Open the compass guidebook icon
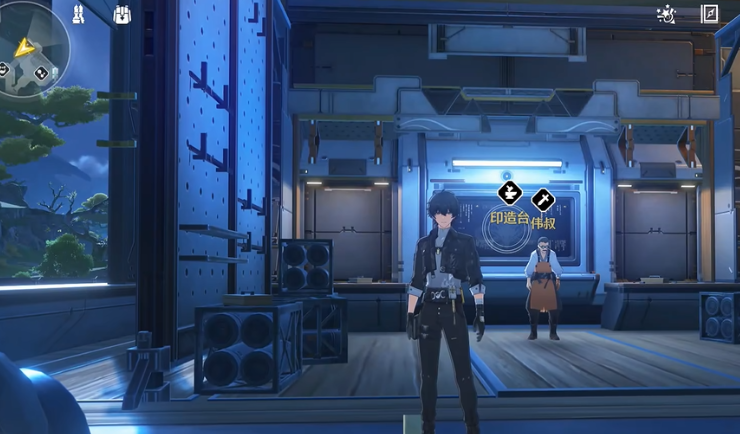This screenshot has height=434, width=740. click(x=709, y=14)
